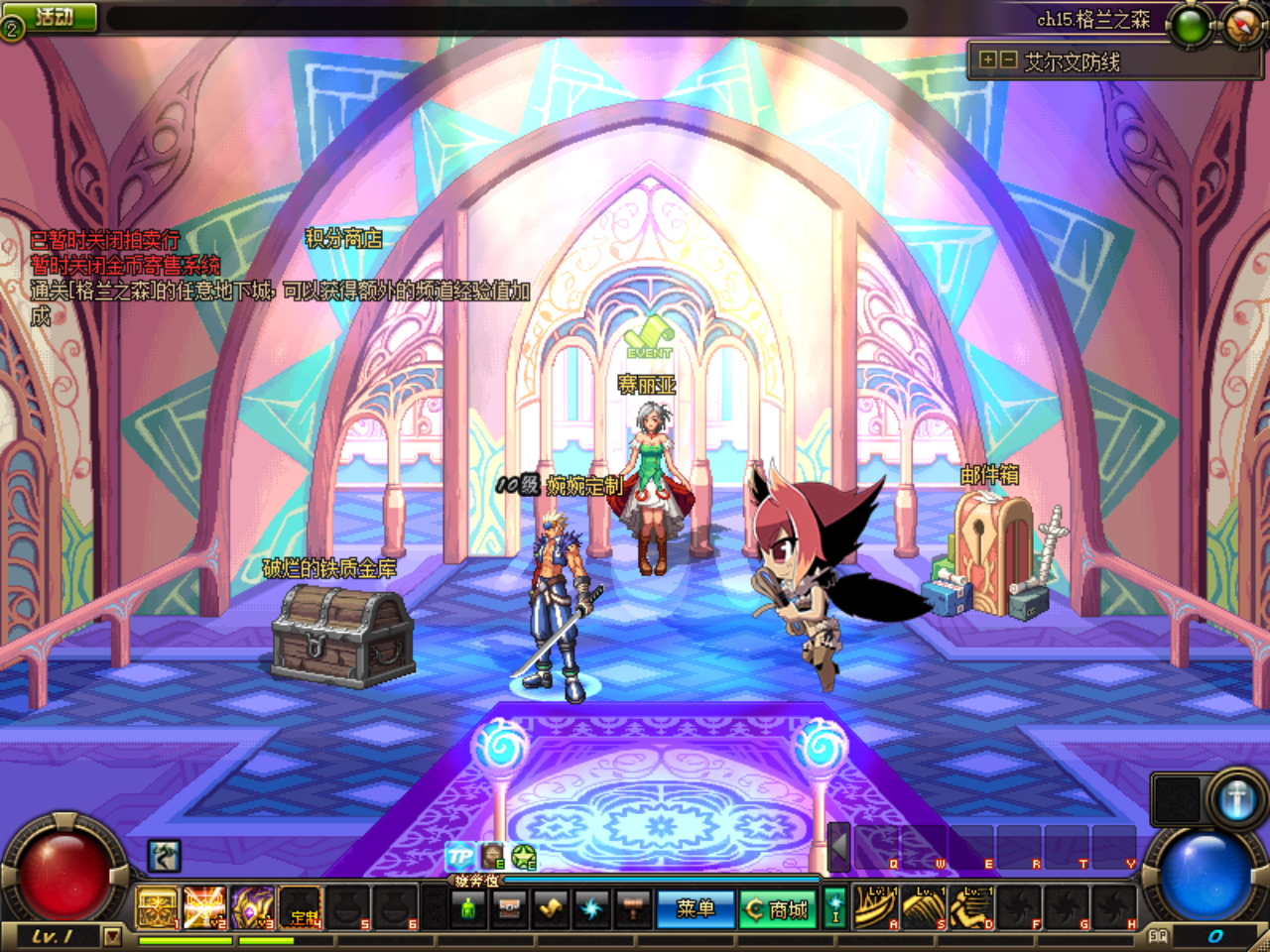Expand the 艾尔文防线 minimap with the plus button
Screen dimensions: 1270x952
coord(990,59)
